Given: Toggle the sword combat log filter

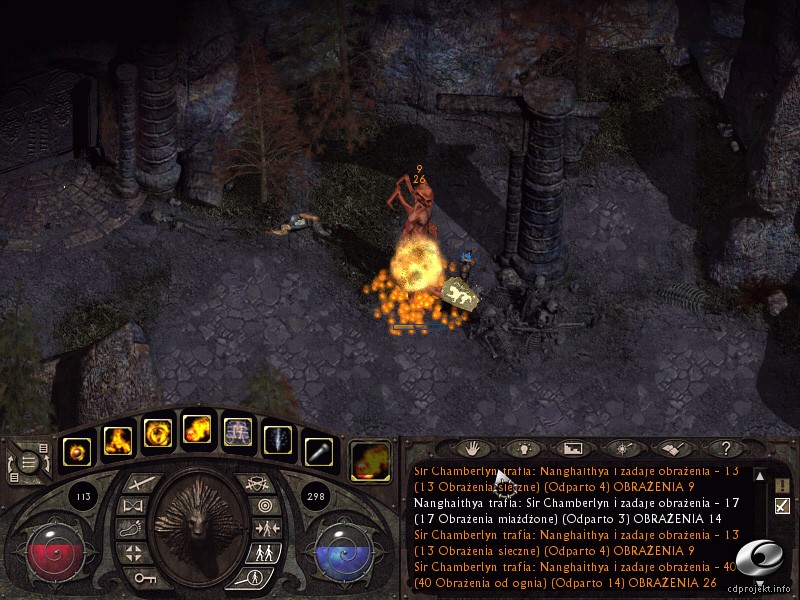Looking at the screenshot, I should 782,506.
